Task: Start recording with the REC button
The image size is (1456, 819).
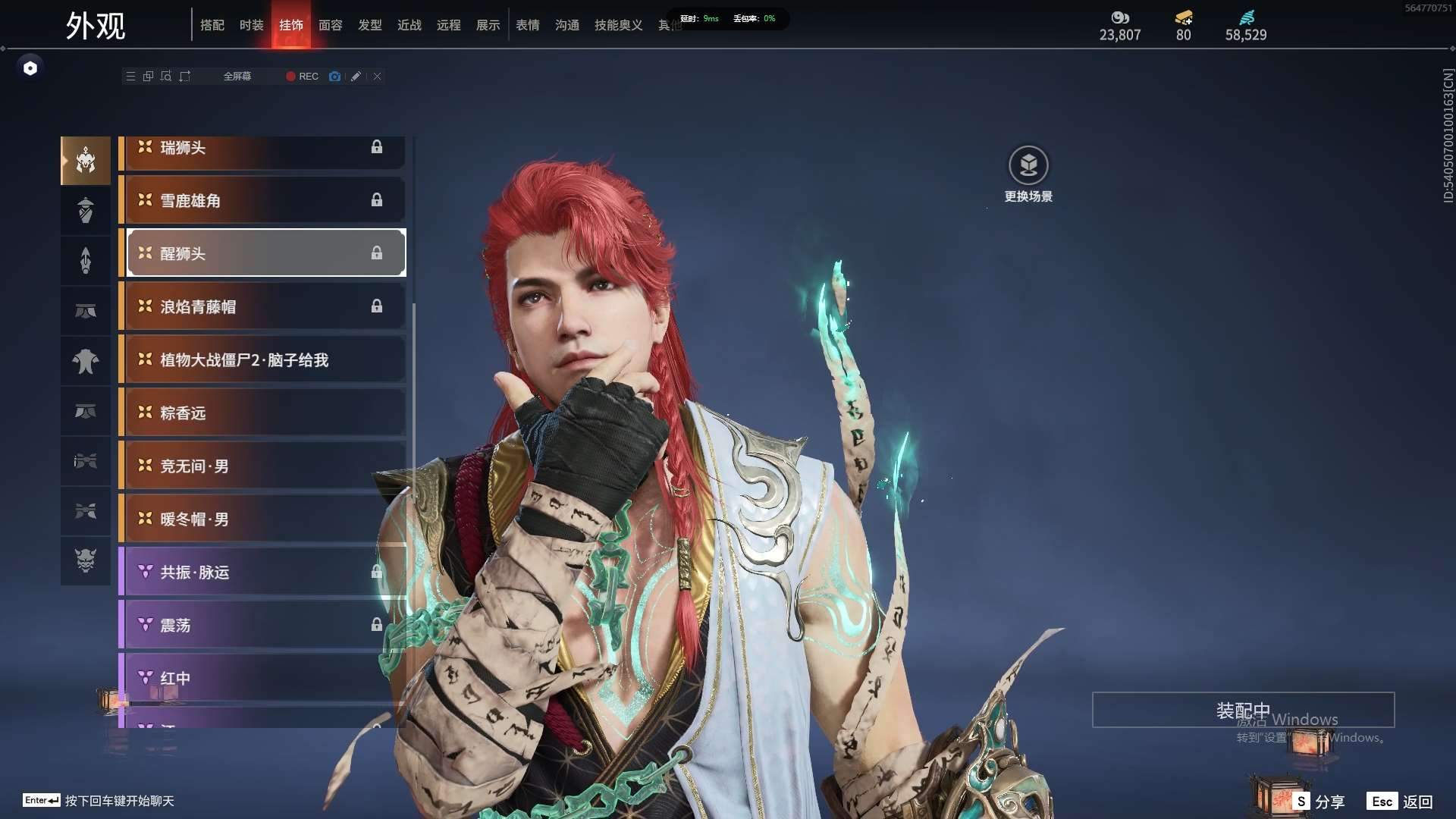Action: pyautogui.click(x=302, y=77)
